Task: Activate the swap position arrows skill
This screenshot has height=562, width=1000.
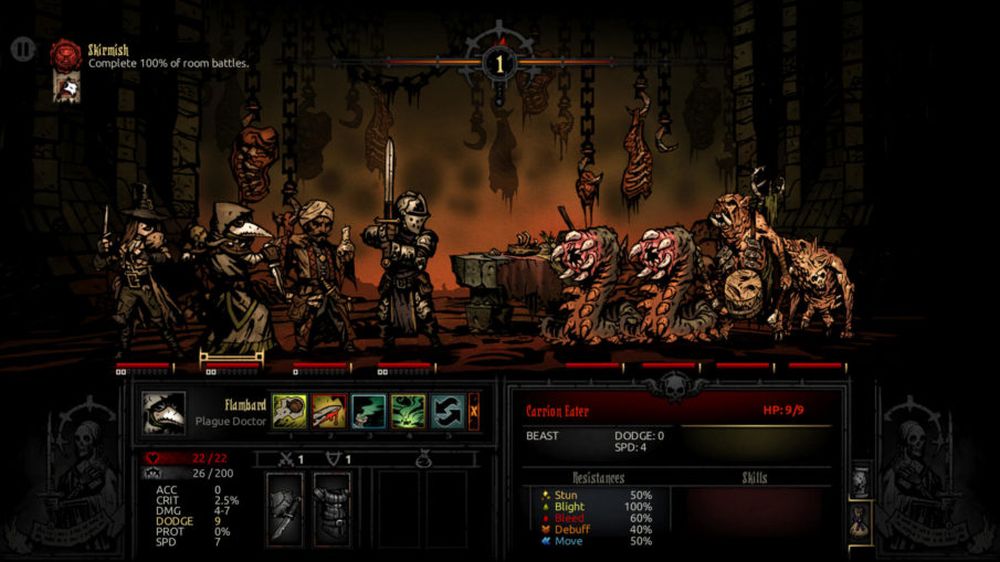Action: [x=446, y=411]
